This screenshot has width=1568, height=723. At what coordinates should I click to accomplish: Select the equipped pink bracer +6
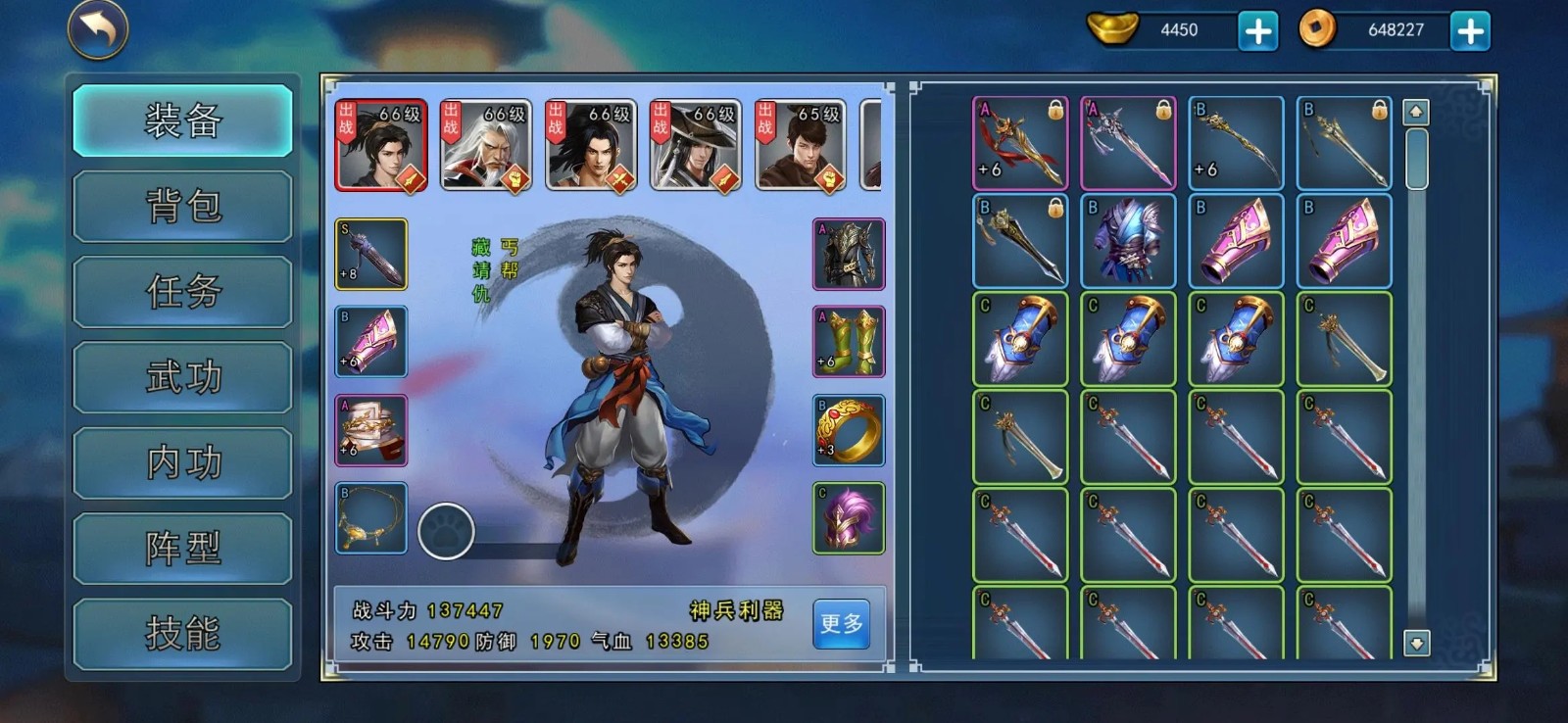370,343
